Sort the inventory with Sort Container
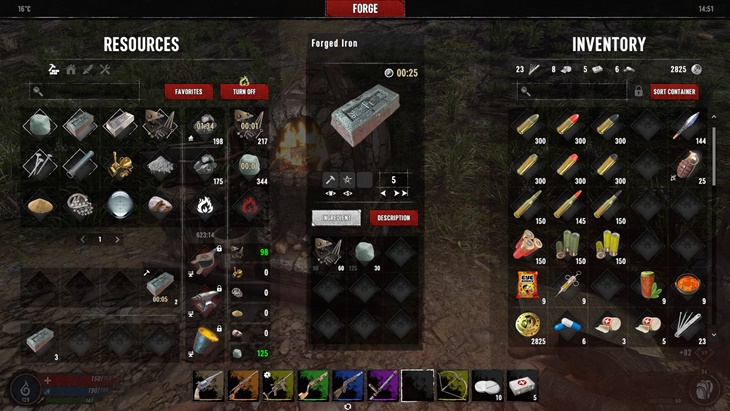 pos(674,91)
